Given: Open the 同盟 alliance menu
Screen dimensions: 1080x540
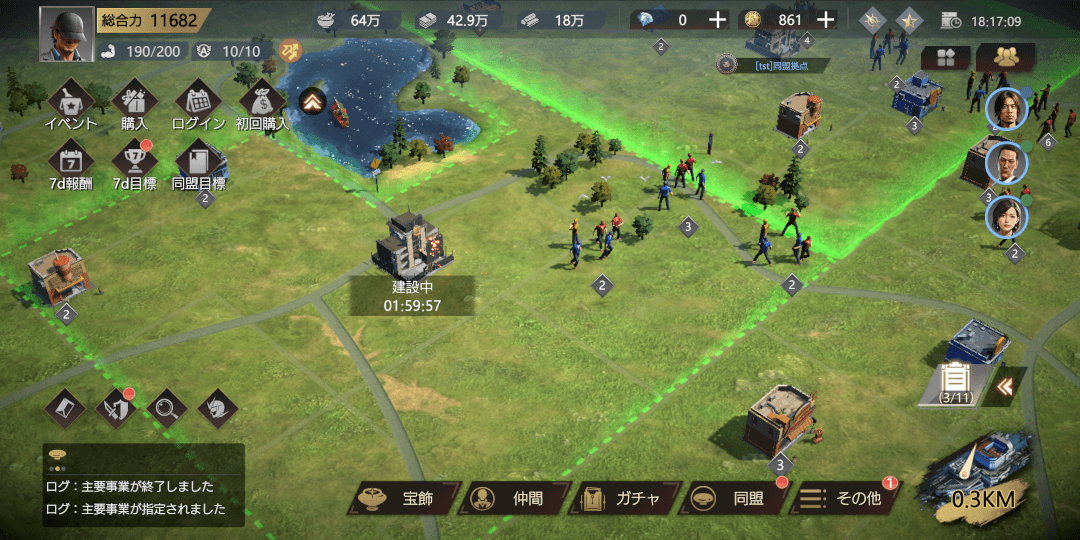Looking at the screenshot, I should [x=734, y=498].
